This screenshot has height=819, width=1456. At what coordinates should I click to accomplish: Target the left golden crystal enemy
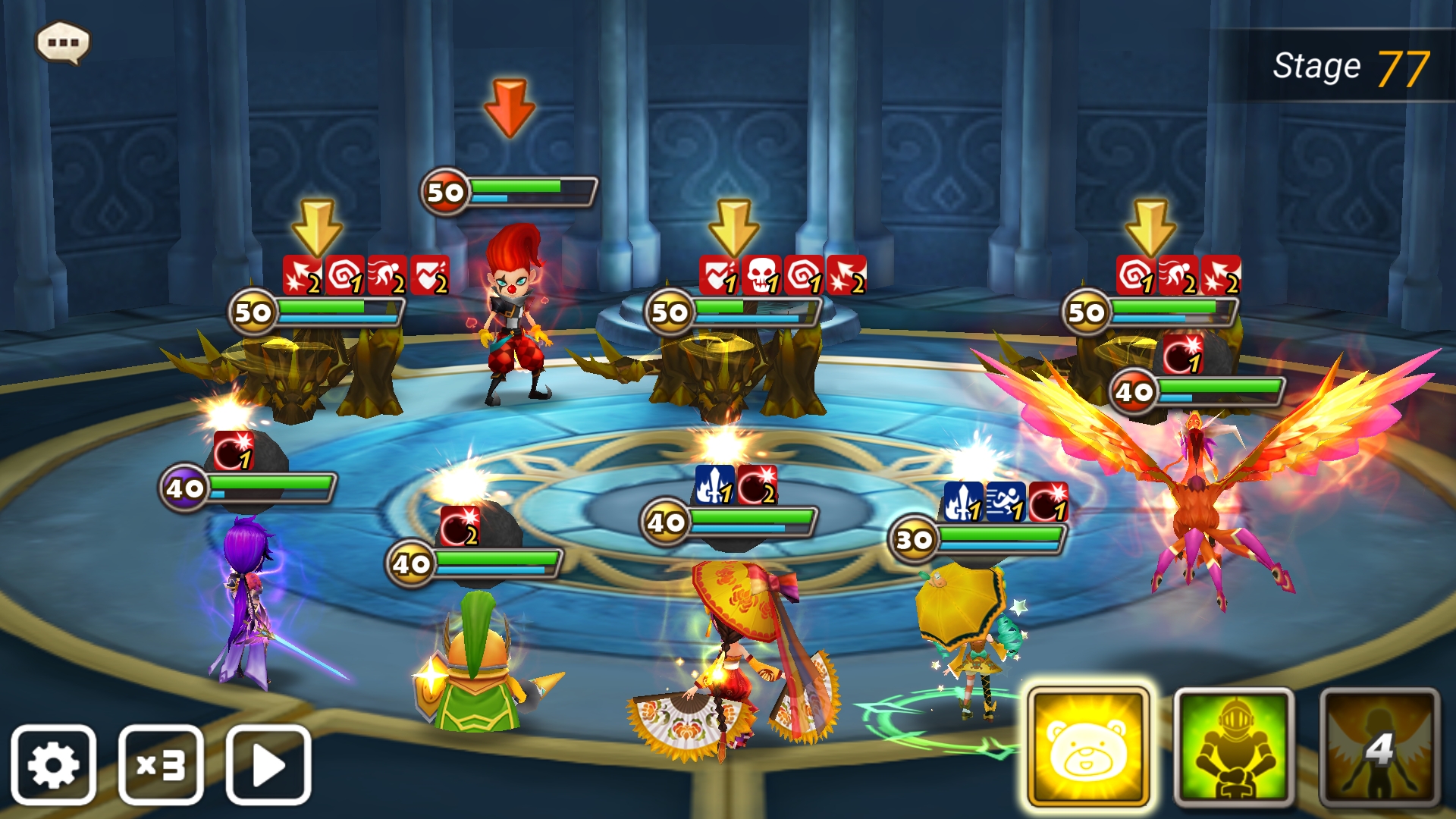click(x=296, y=372)
